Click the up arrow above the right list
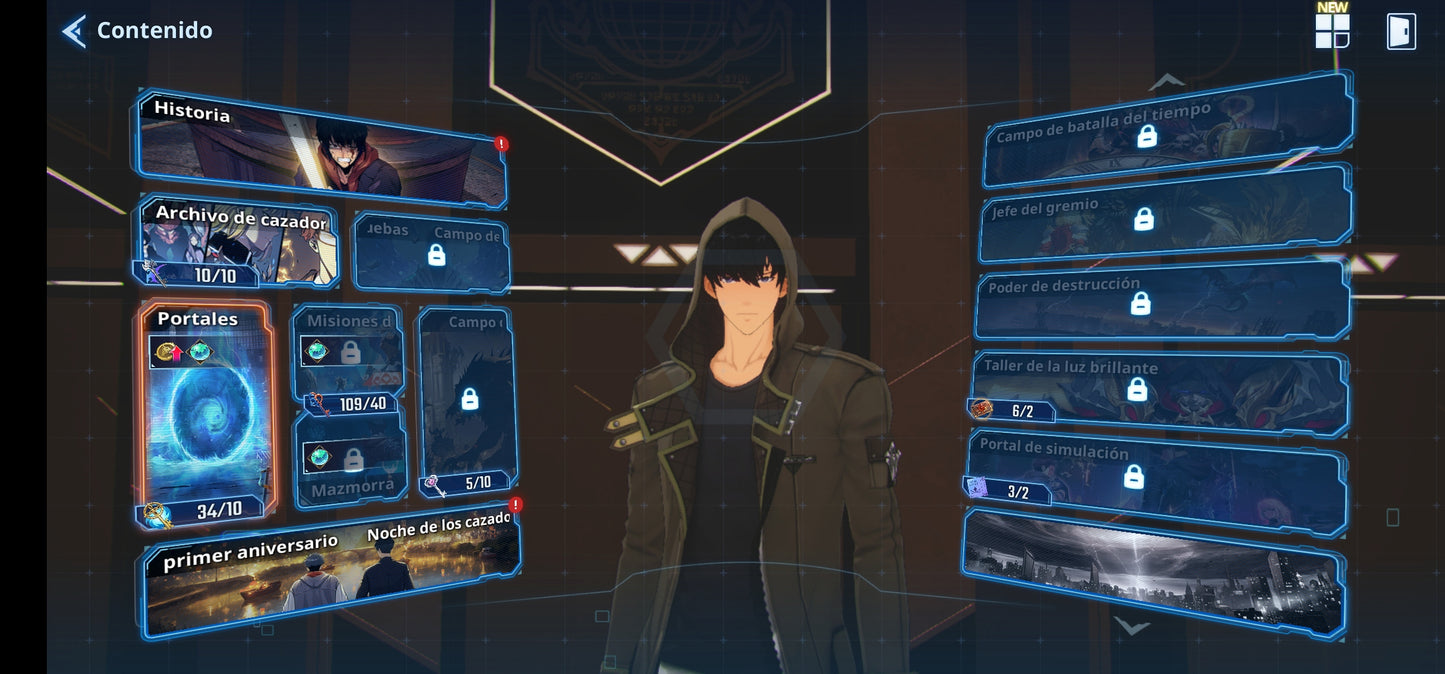Screen dimensions: 1445x674 click(x=1166, y=80)
